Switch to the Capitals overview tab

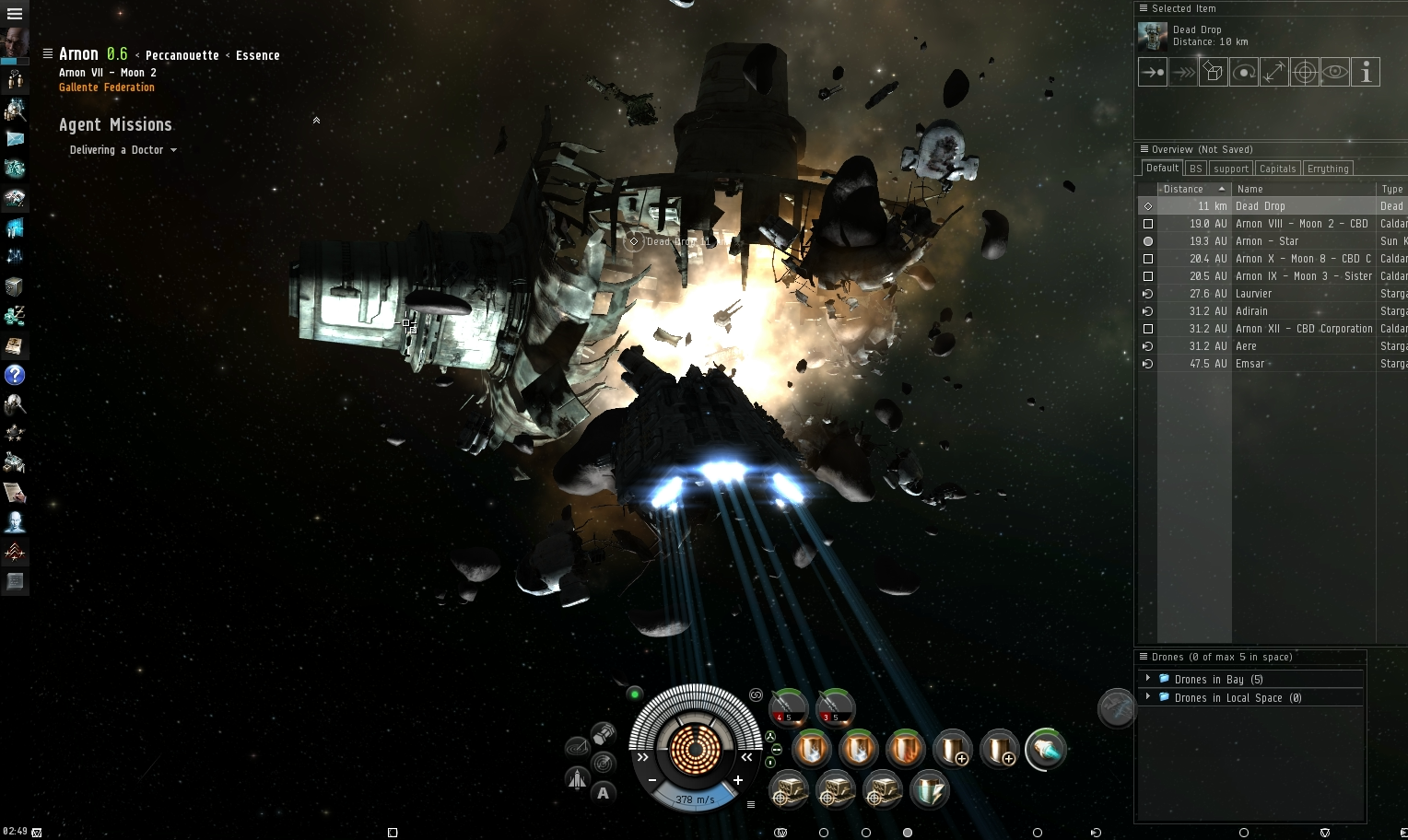(1277, 168)
